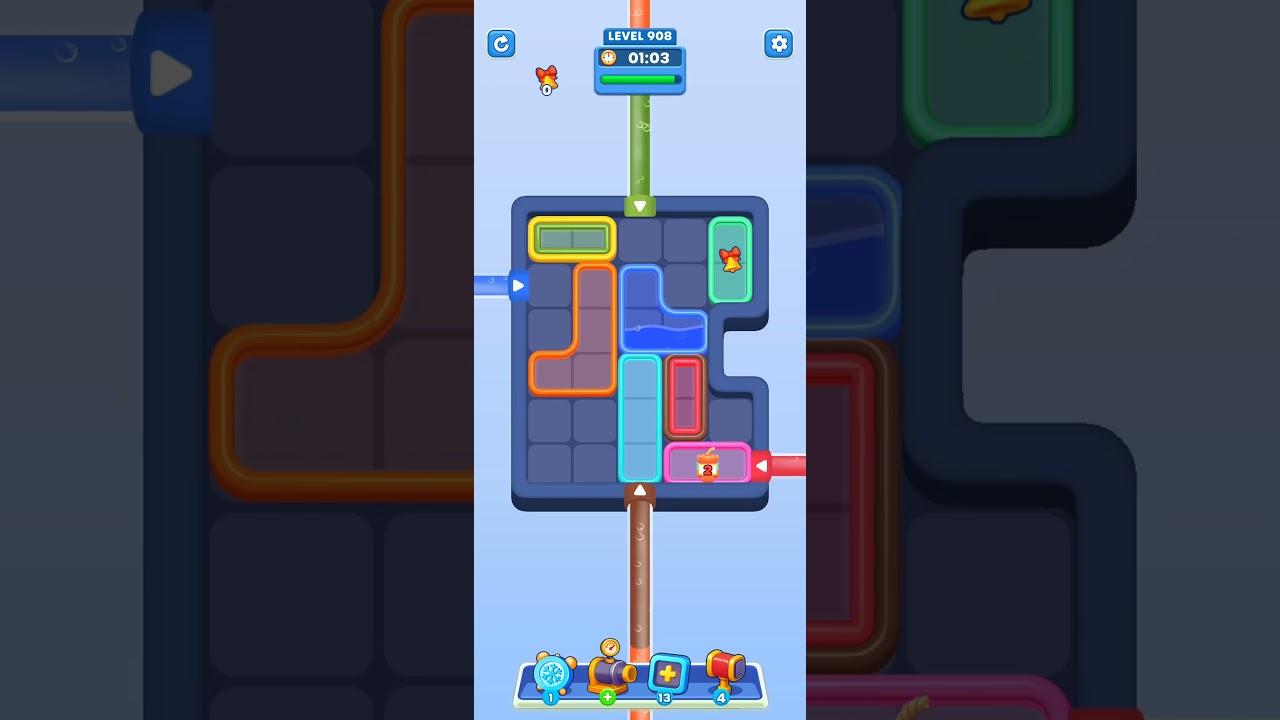Tap the LEVEL 908 banner
Viewport: 1280px width, 720px height.
tap(640, 35)
